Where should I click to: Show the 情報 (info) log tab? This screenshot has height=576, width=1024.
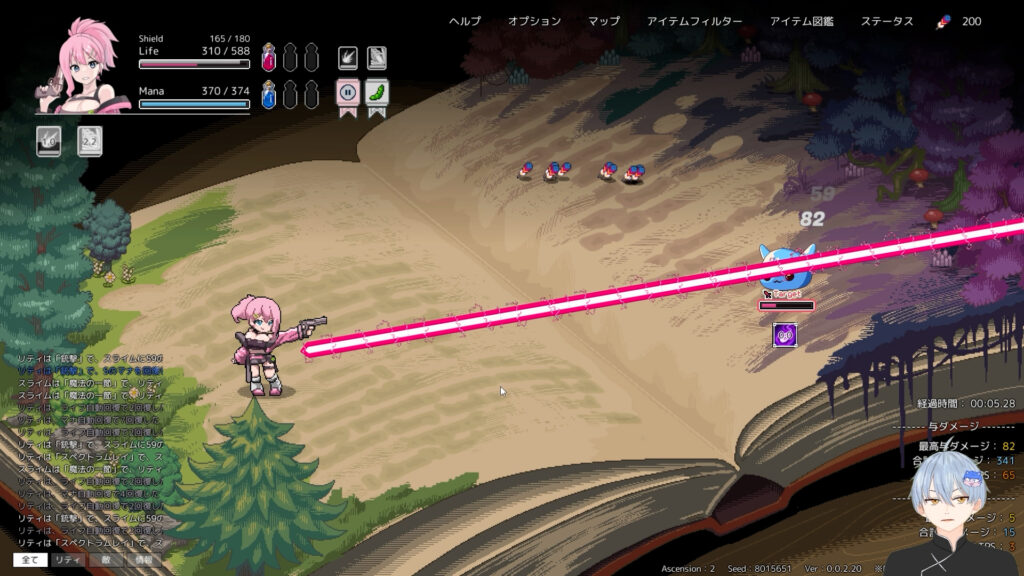(x=144, y=560)
